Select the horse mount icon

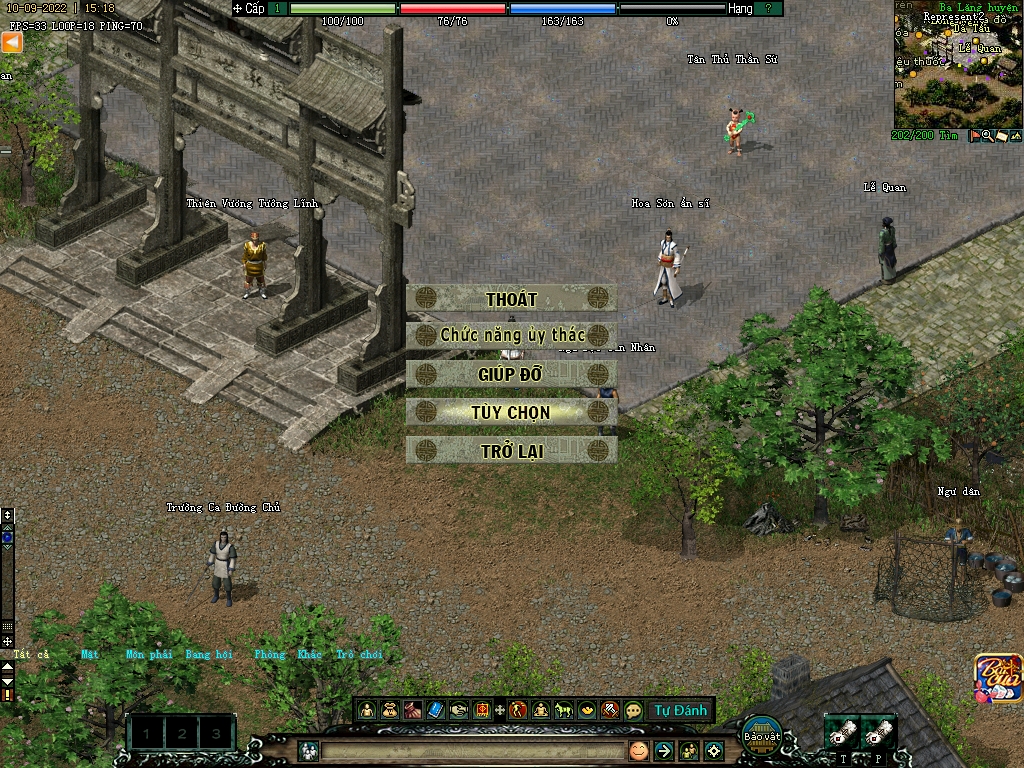563,711
